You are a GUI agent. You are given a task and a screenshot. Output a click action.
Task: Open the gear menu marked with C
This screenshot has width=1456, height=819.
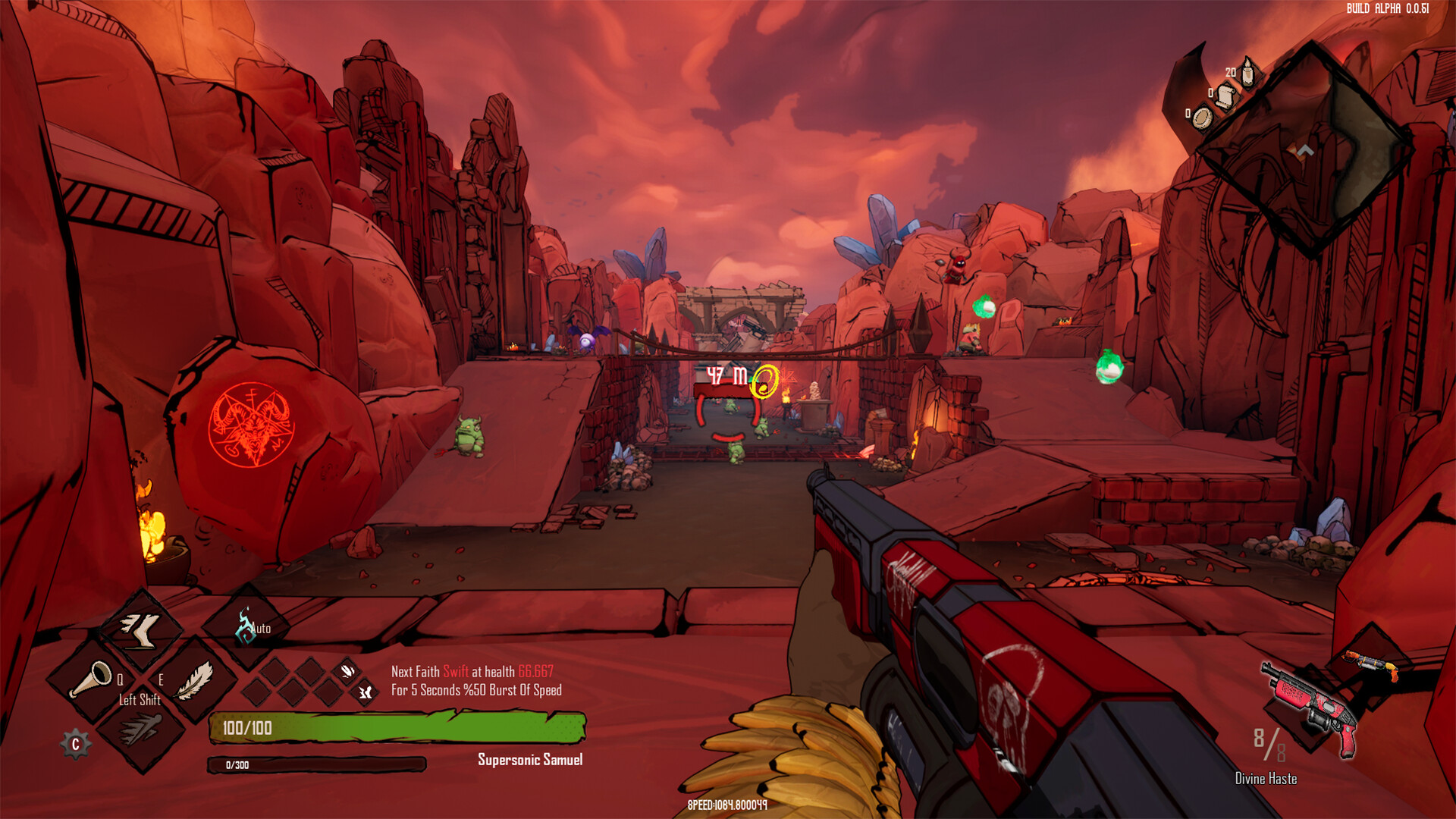(75, 744)
